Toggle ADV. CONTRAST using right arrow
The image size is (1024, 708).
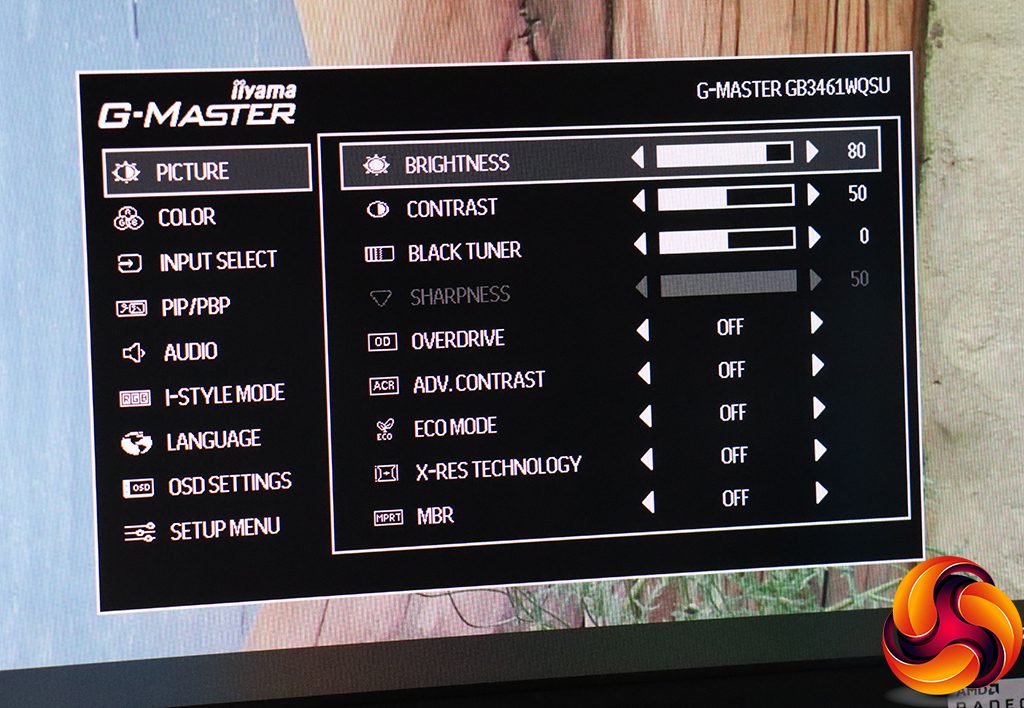point(818,366)
